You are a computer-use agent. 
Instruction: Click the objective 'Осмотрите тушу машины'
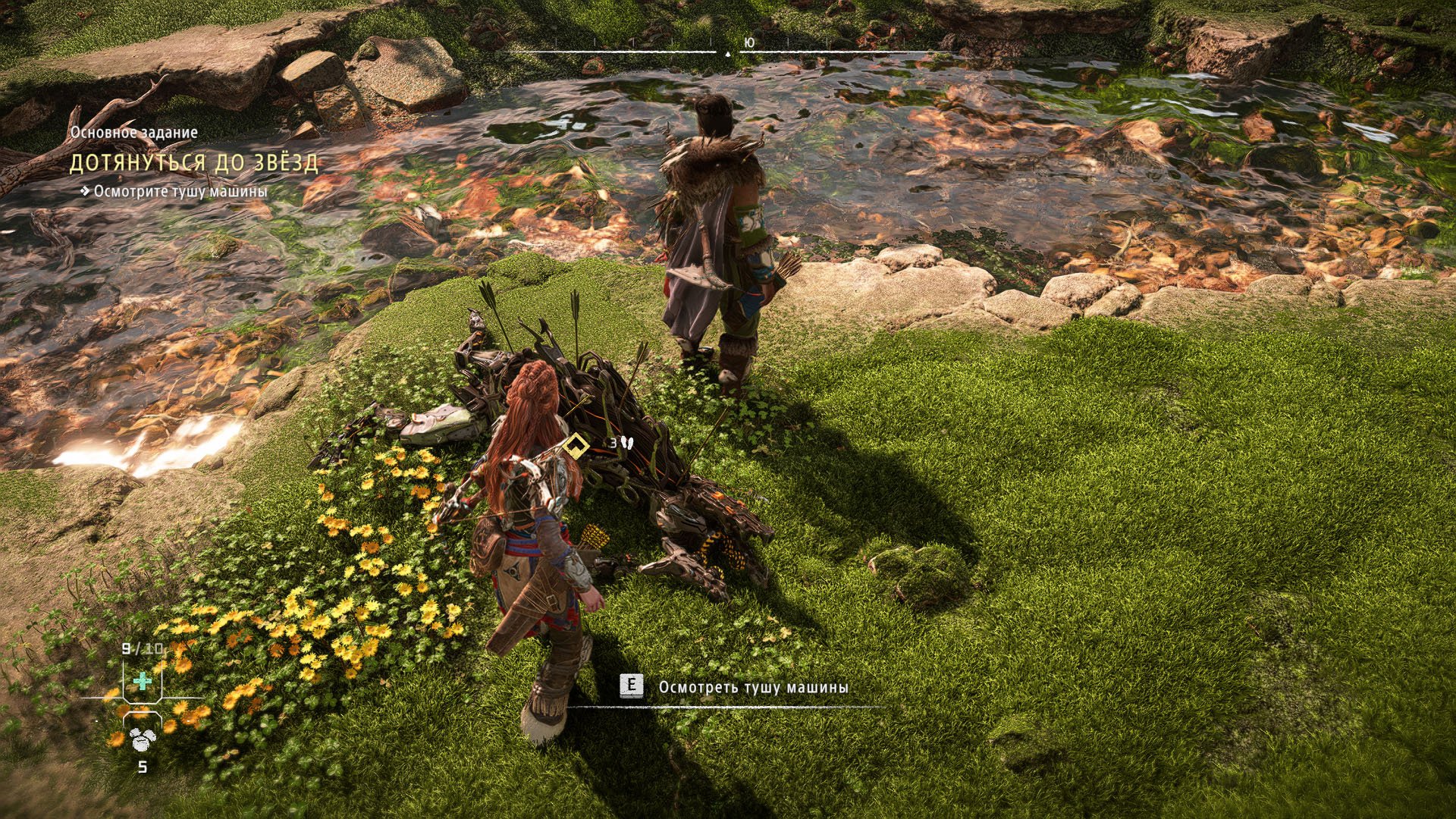[x=180, y=192]
